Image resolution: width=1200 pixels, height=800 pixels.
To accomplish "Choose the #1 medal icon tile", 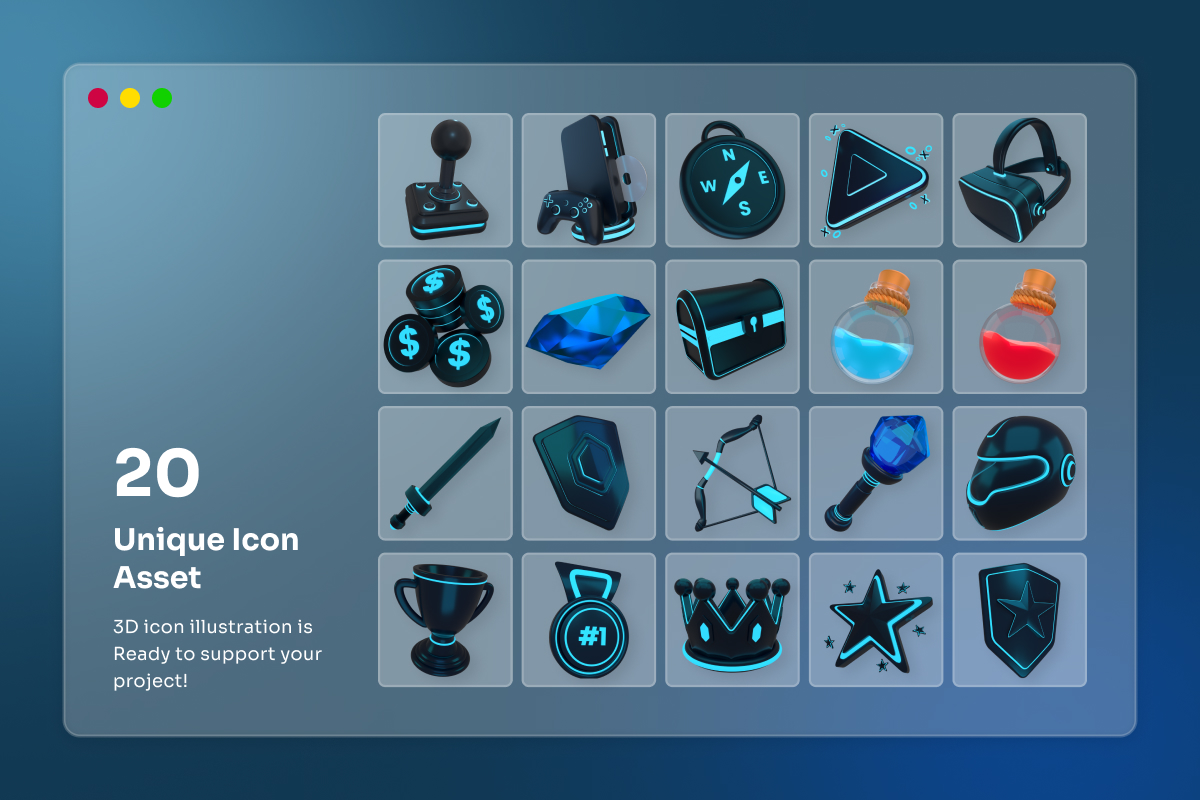I will [588, 620].
